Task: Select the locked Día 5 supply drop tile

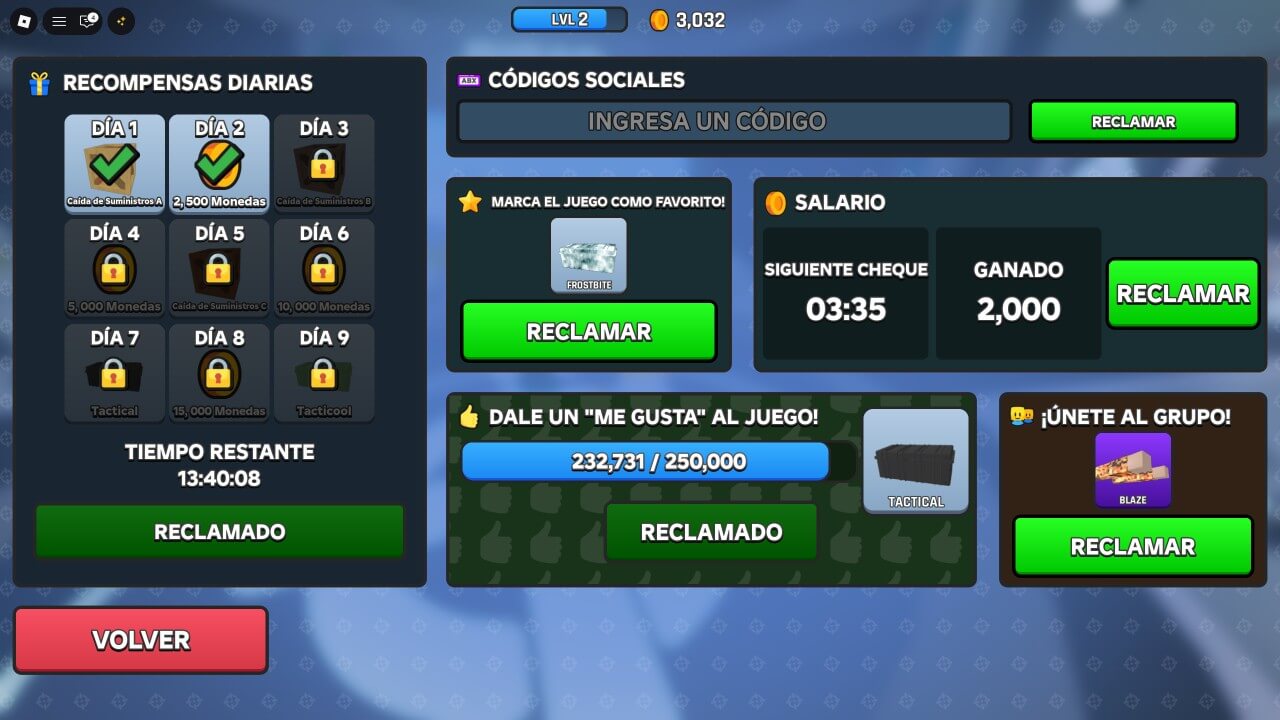Action: click(x=219, y=268)
